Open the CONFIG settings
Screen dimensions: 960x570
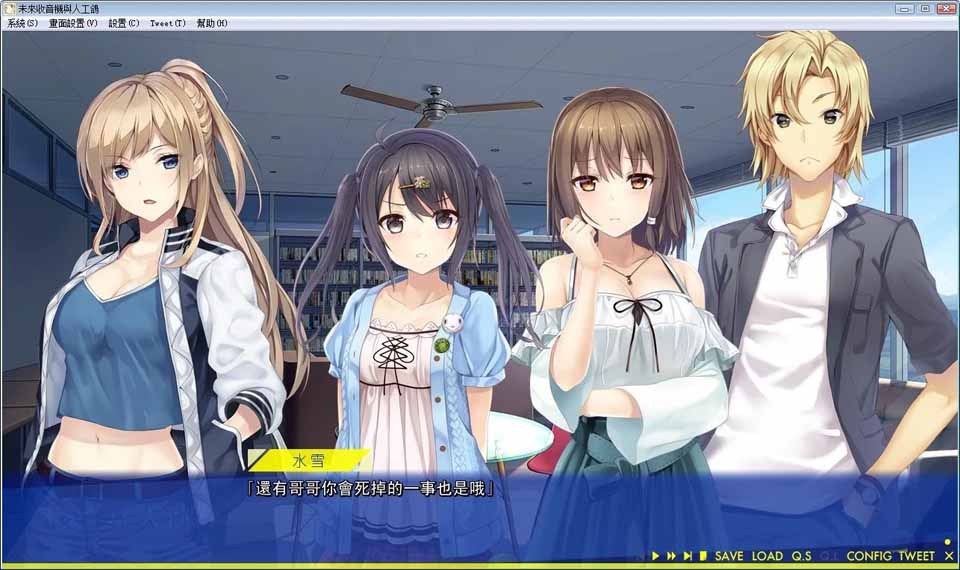click(x=869, y=556)
